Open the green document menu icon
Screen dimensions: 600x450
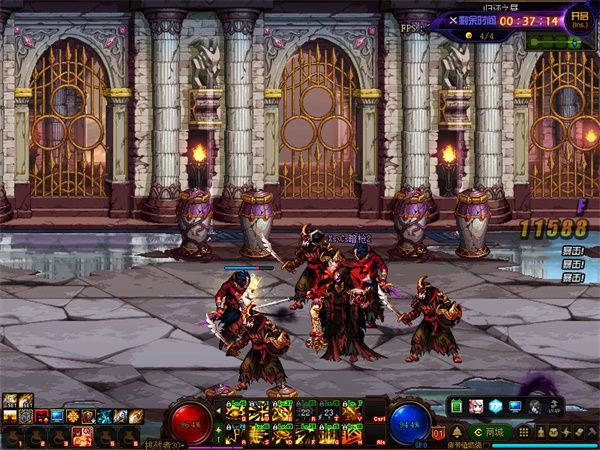tap(456, 407)
